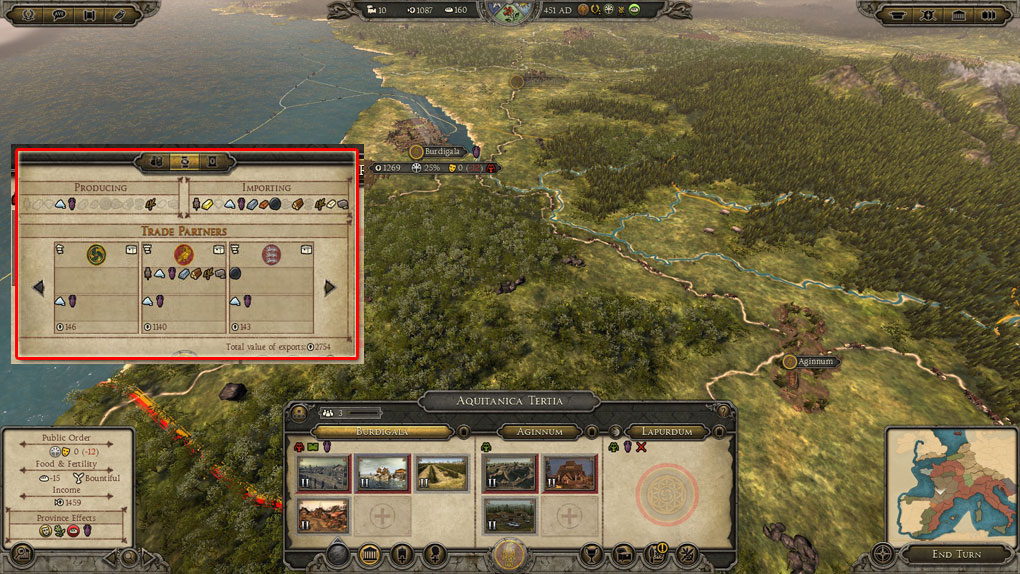Show next trade partners with right arrow
Screen dimensions: 1020x574
[330, 288]
